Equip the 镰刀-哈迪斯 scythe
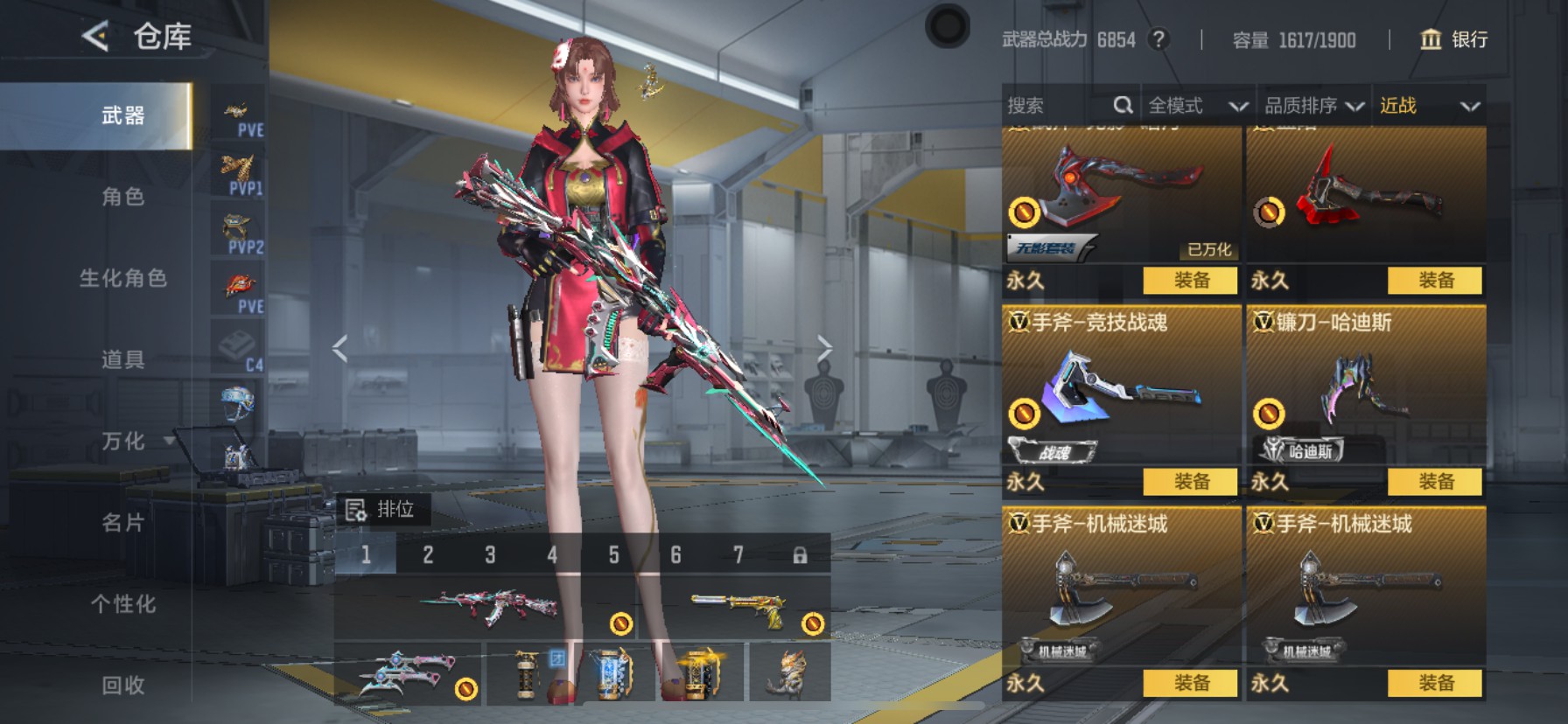1568x724 pixels. 1435,482
